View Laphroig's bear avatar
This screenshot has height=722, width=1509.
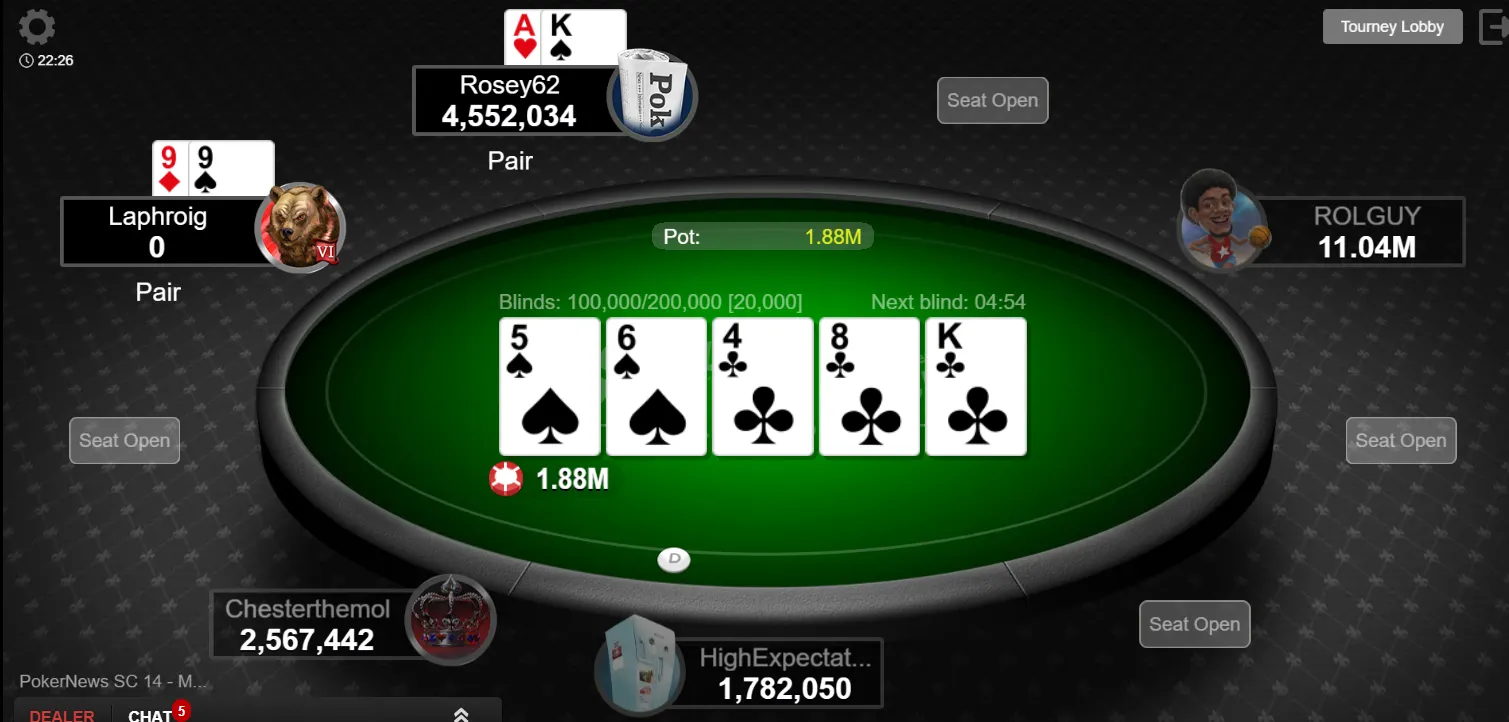coord(299,228)
